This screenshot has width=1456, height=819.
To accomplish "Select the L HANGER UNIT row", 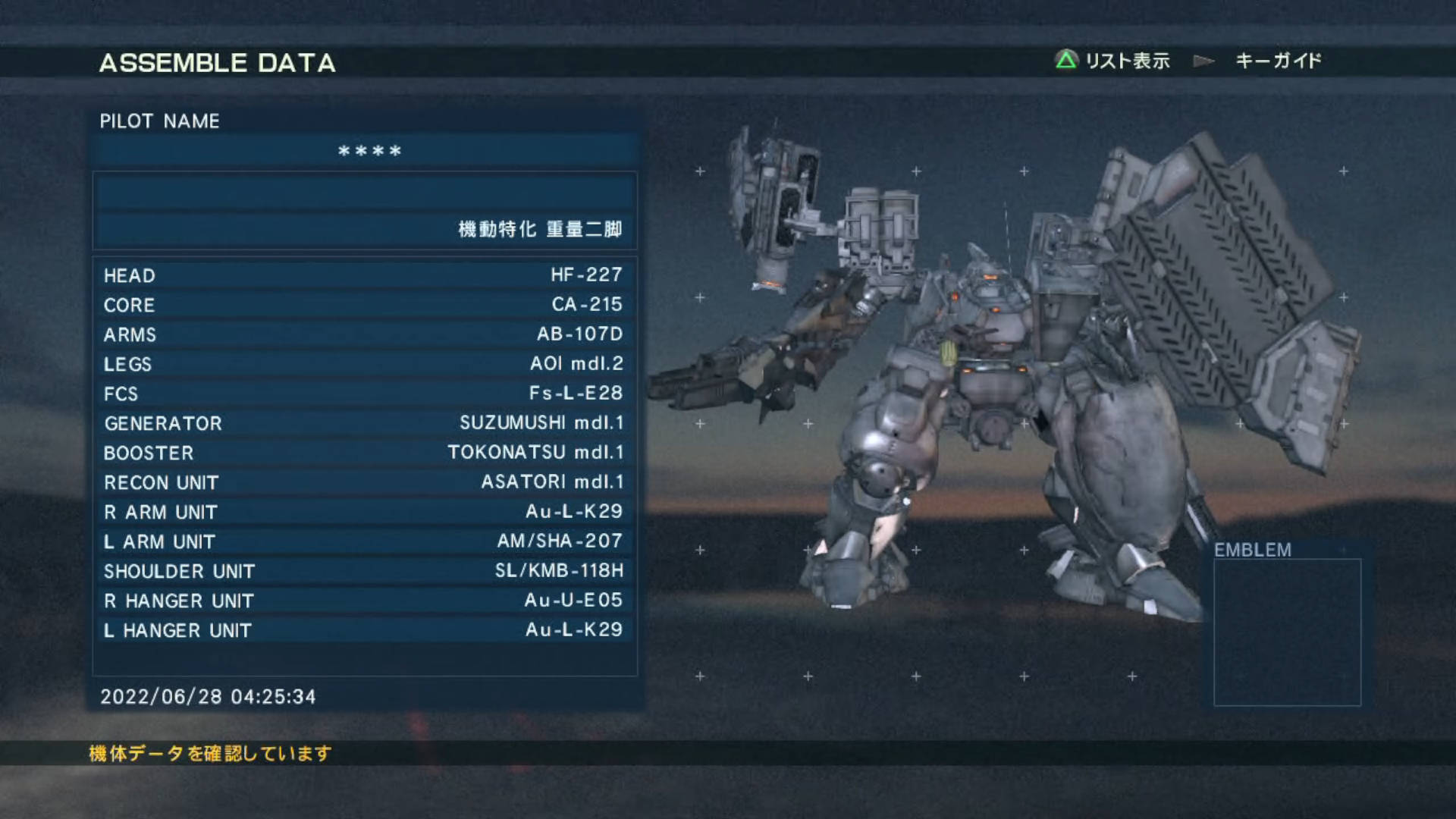I will click(364, 629).
